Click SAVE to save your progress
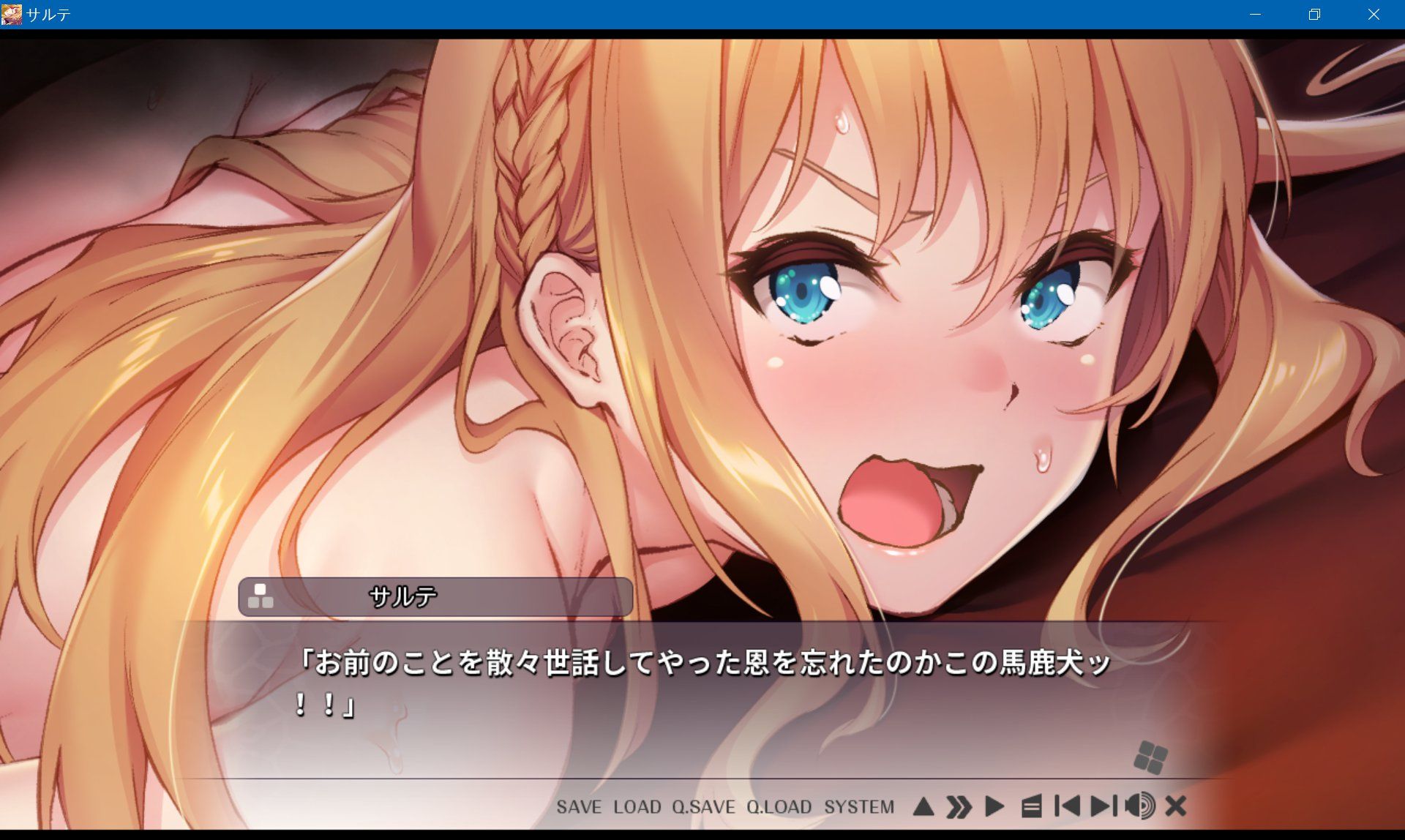 [x=578, y=807]
